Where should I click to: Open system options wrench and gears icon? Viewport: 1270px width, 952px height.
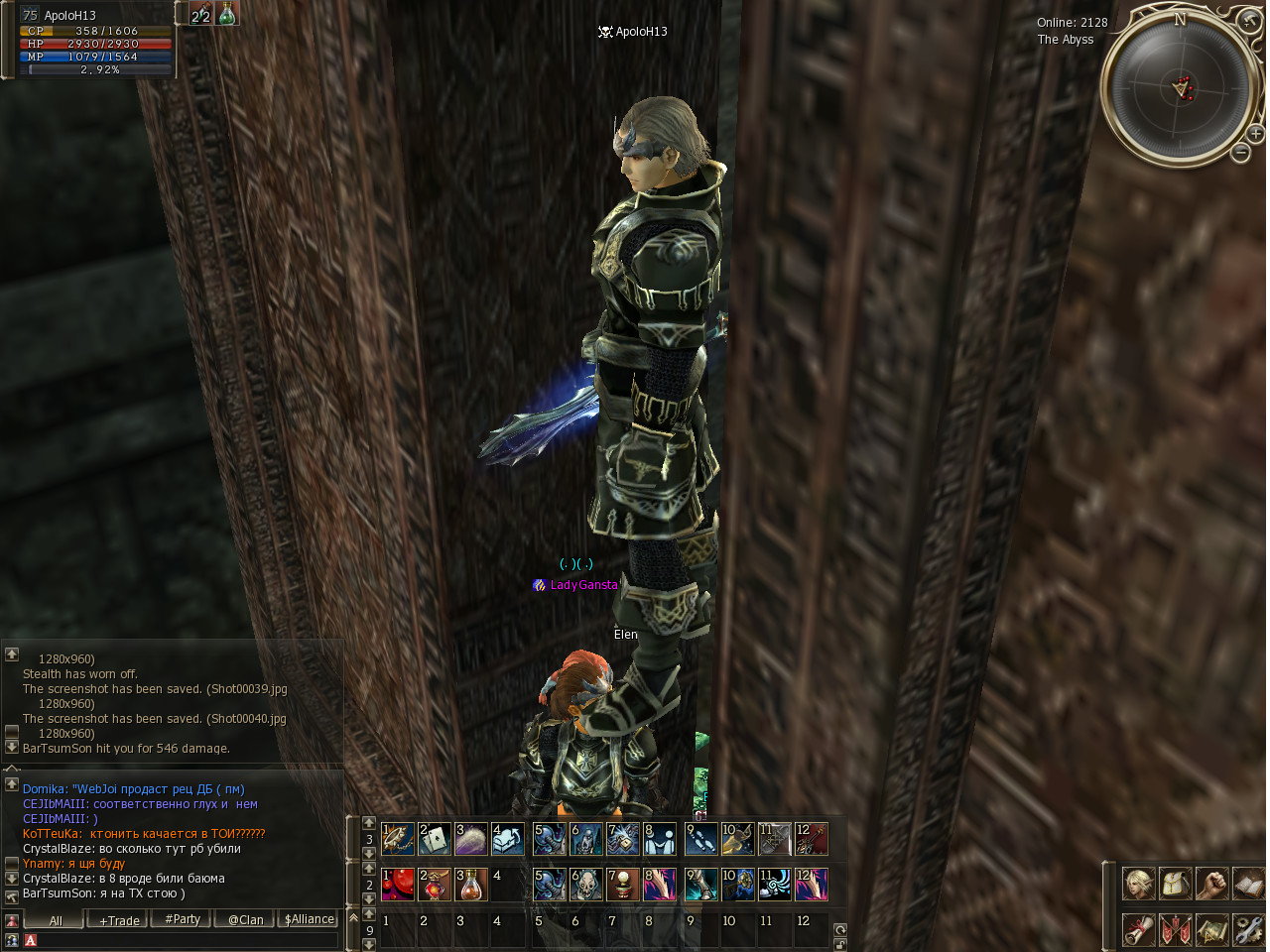coord(1248,929)
